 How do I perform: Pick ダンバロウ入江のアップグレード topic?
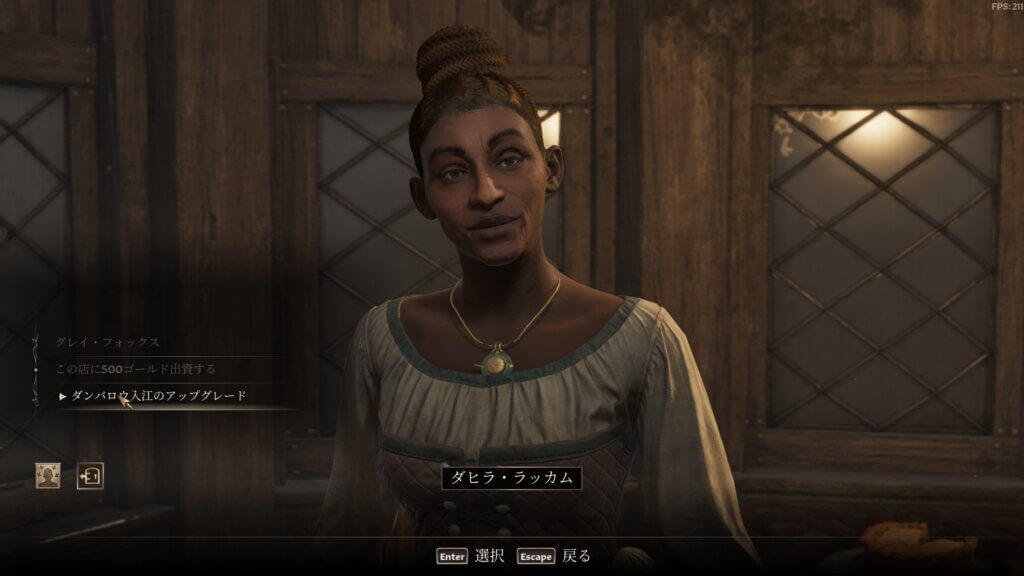tap(158, 396)
